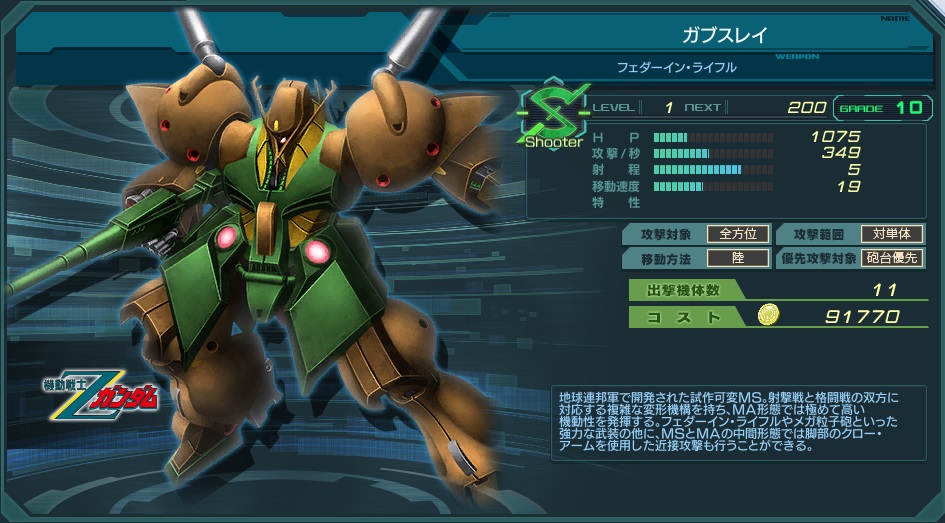Screen dimensions: 945x523
Task: Click the フェダーイン・ライフル weapon name bar
Action: coord(676,68)
